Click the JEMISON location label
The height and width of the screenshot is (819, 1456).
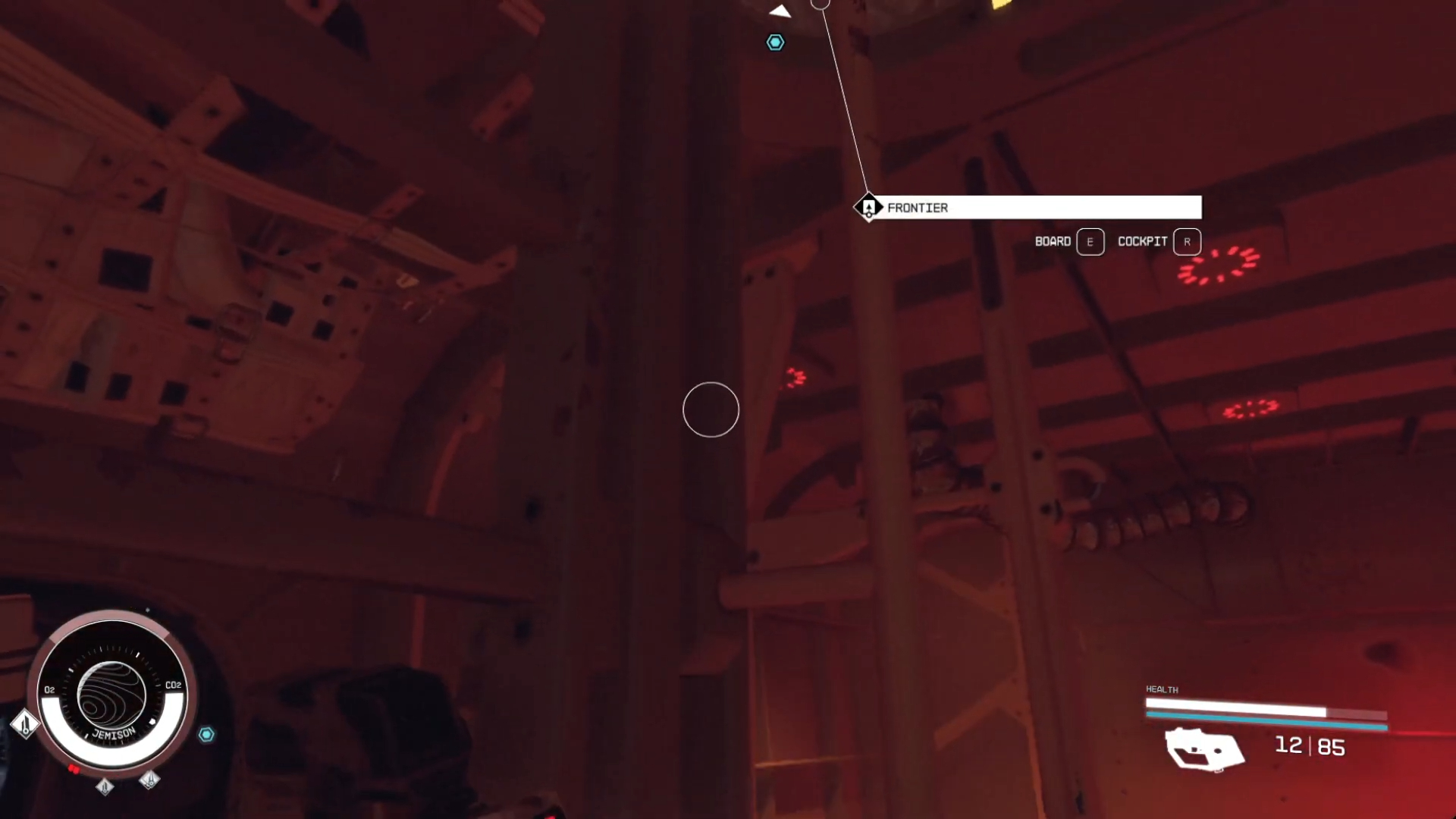point(112,732)
